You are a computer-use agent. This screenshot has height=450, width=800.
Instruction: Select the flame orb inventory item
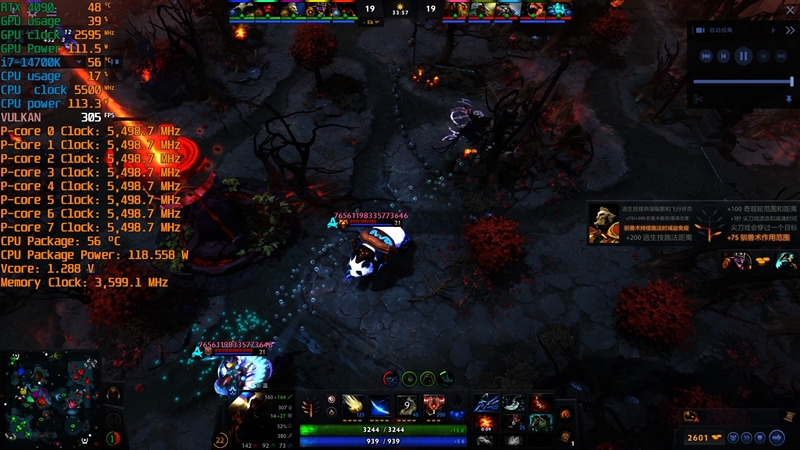click(486, 422)
